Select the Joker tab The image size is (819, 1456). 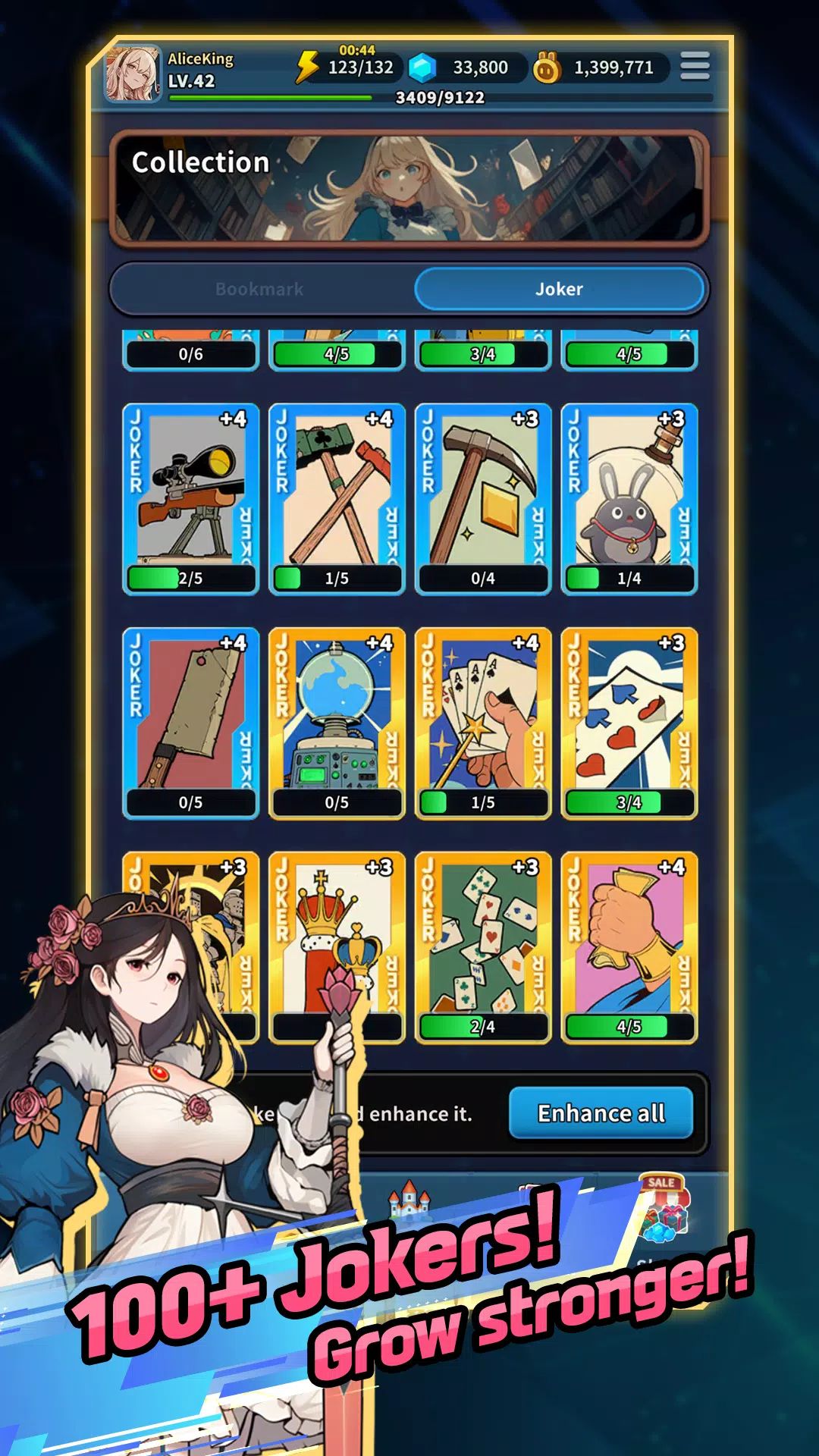click(x=559, y=289)
